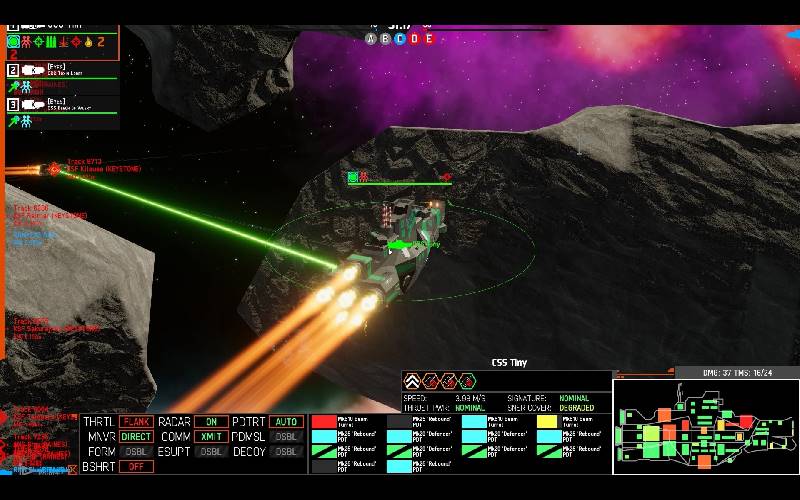This screenshot has height=500, width=800.
Task: Select ship 3 in the fleet list
Action: click(x=50, y=103)
